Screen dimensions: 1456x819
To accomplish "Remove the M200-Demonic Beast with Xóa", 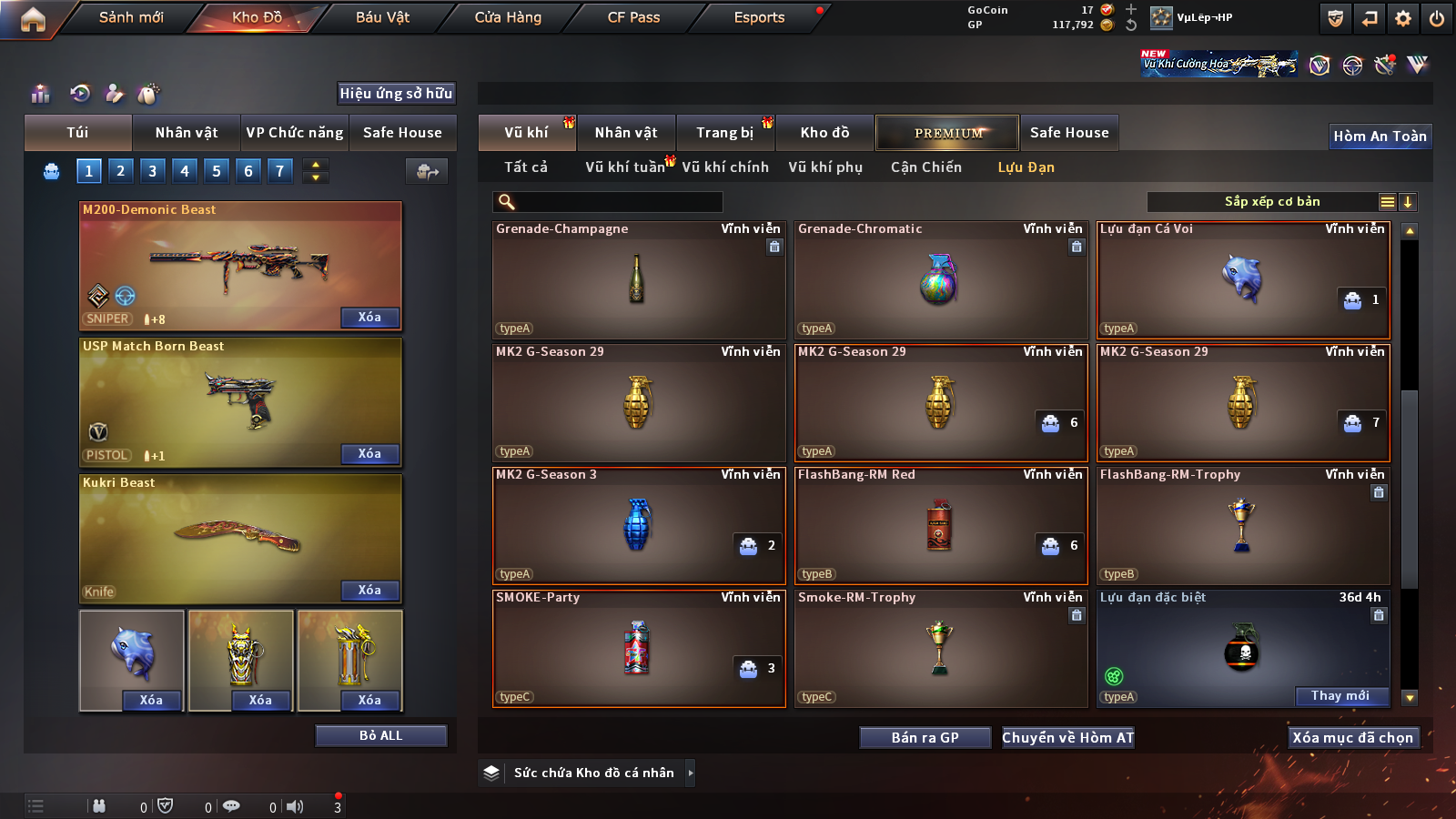I will coord(369,318).
